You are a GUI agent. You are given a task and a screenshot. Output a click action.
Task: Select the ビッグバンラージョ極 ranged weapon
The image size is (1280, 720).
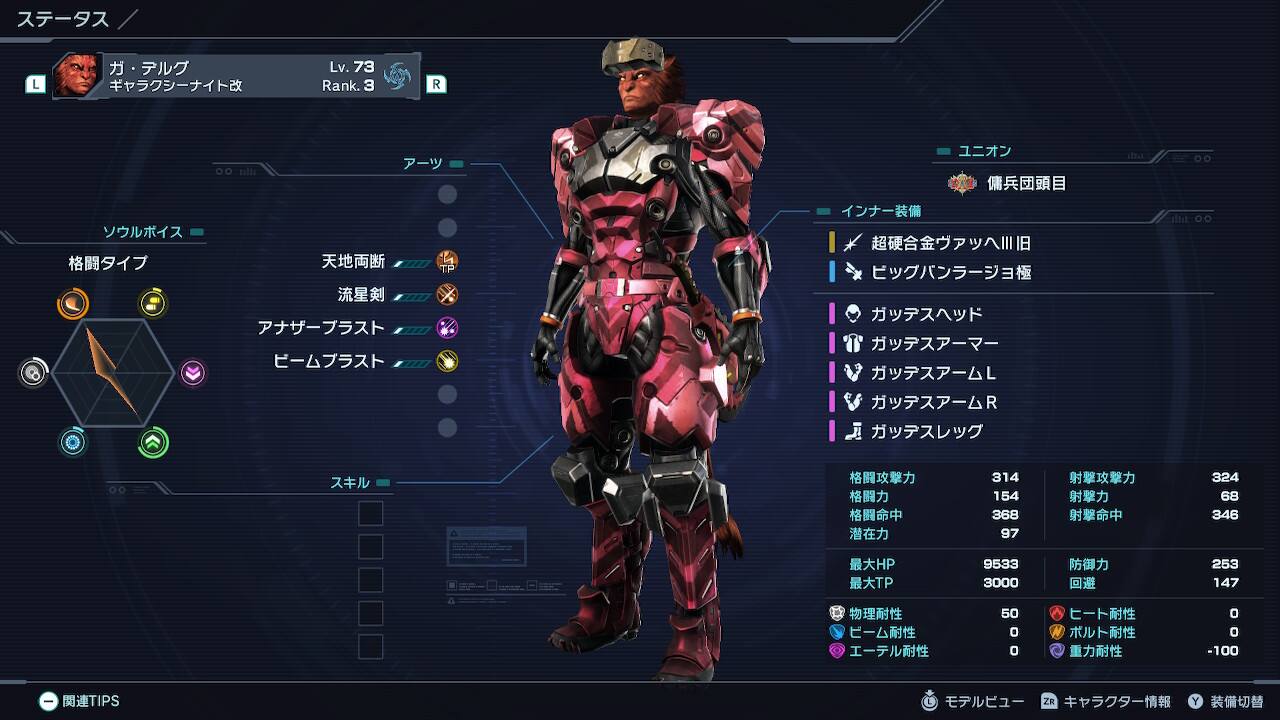coord(950,272)
